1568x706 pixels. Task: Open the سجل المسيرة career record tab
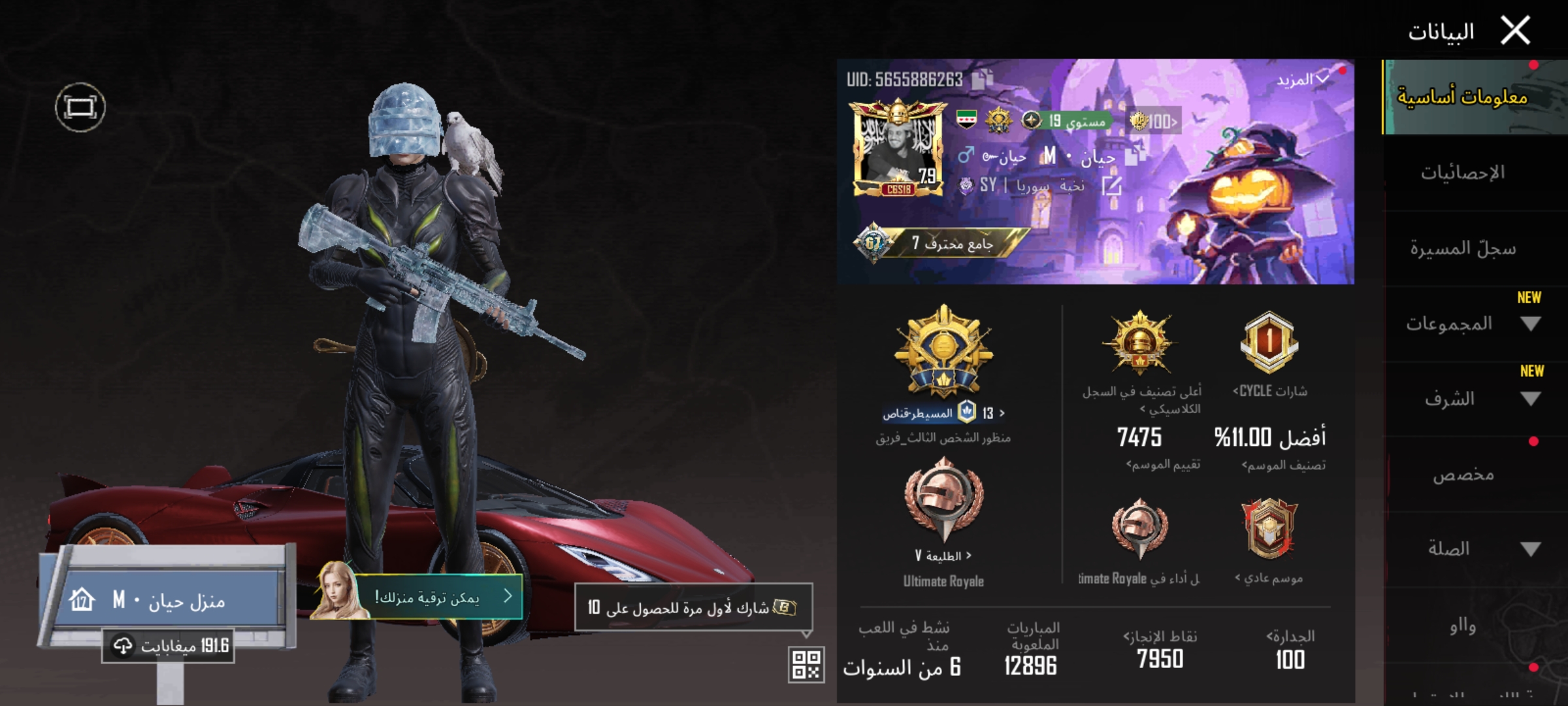pyautogui.click(x=1462, y=248)
